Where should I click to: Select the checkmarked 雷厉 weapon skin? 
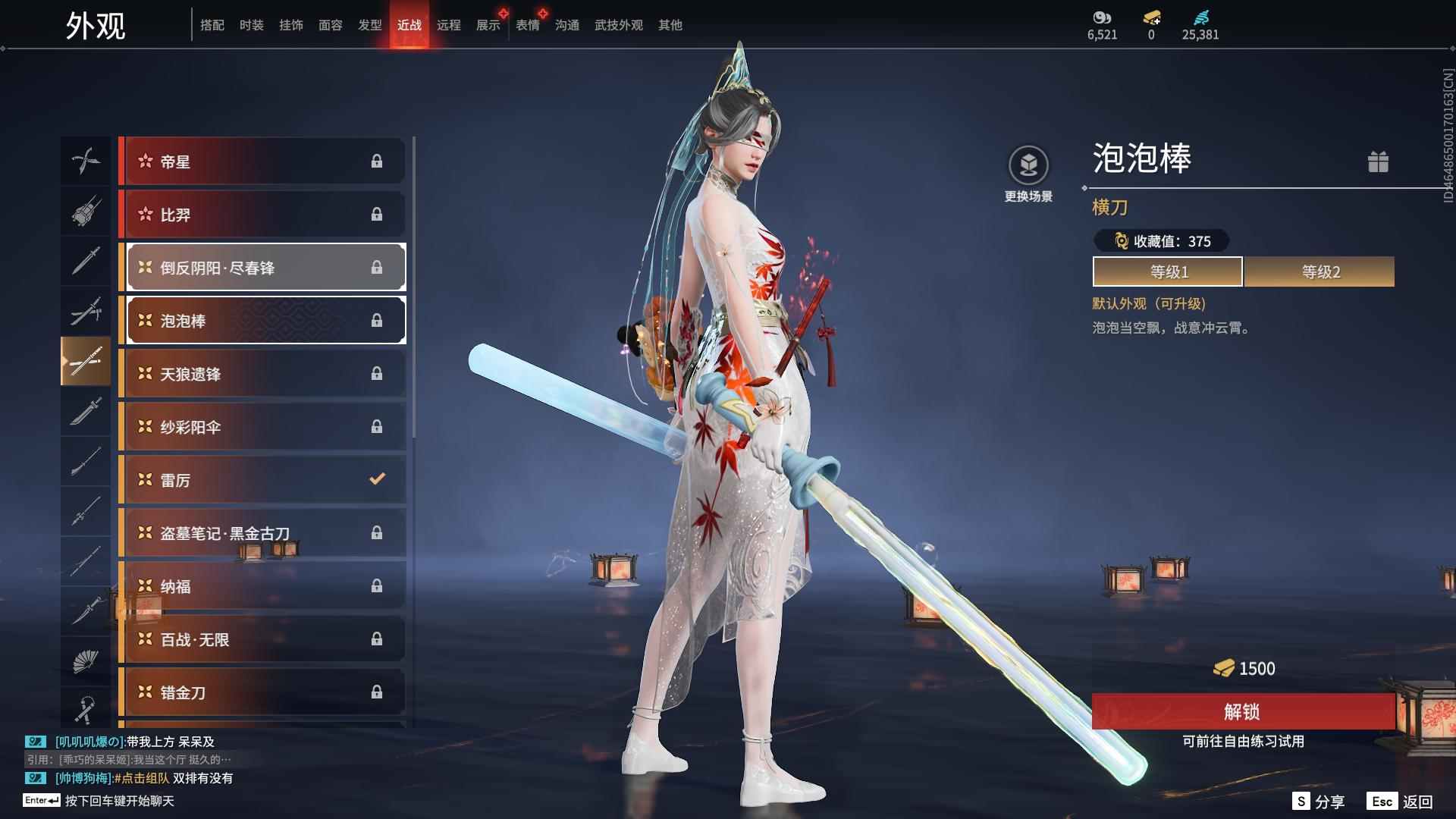(x=262, y=479)
